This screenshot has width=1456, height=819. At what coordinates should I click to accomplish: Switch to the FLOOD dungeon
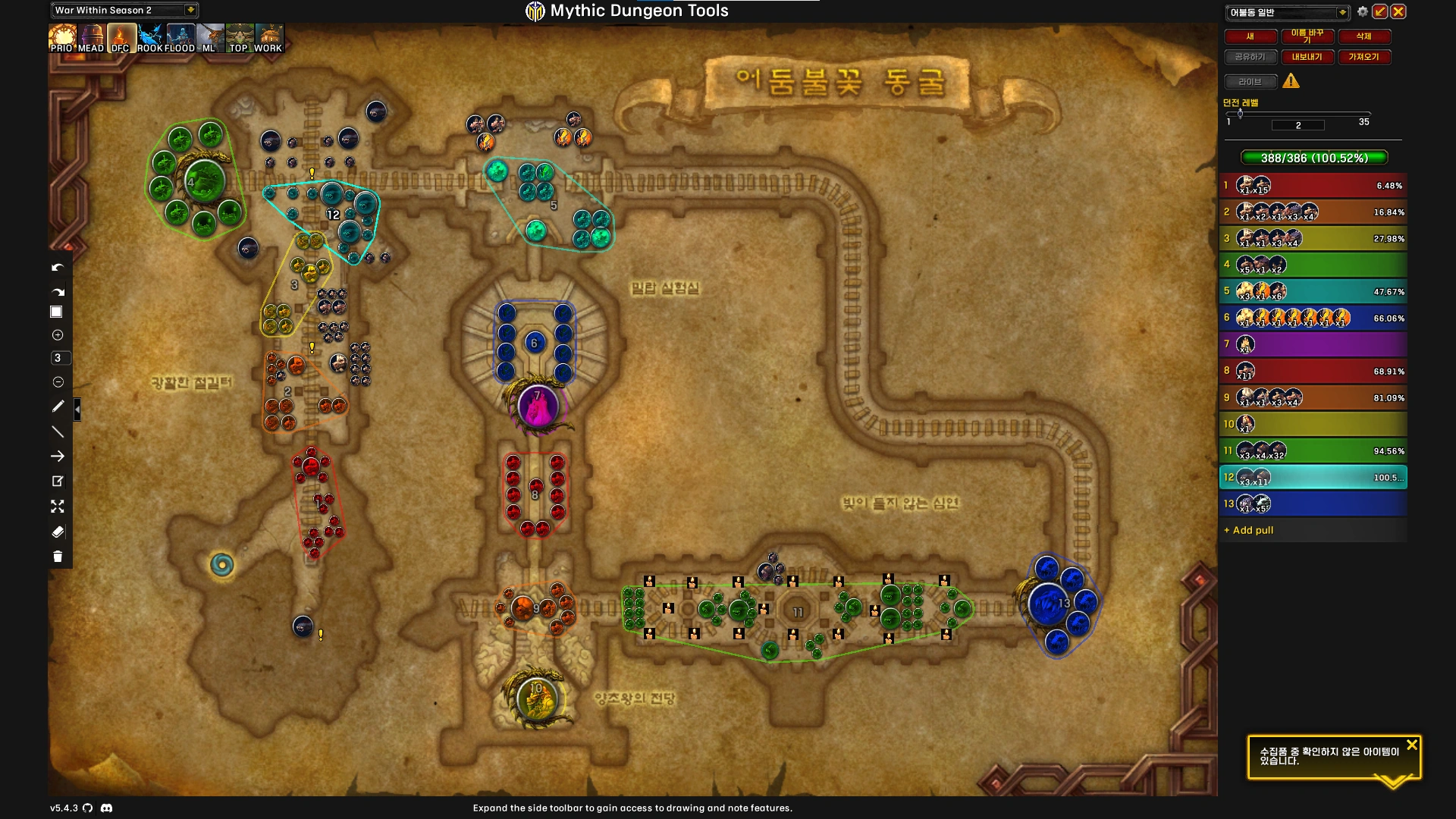180,38
